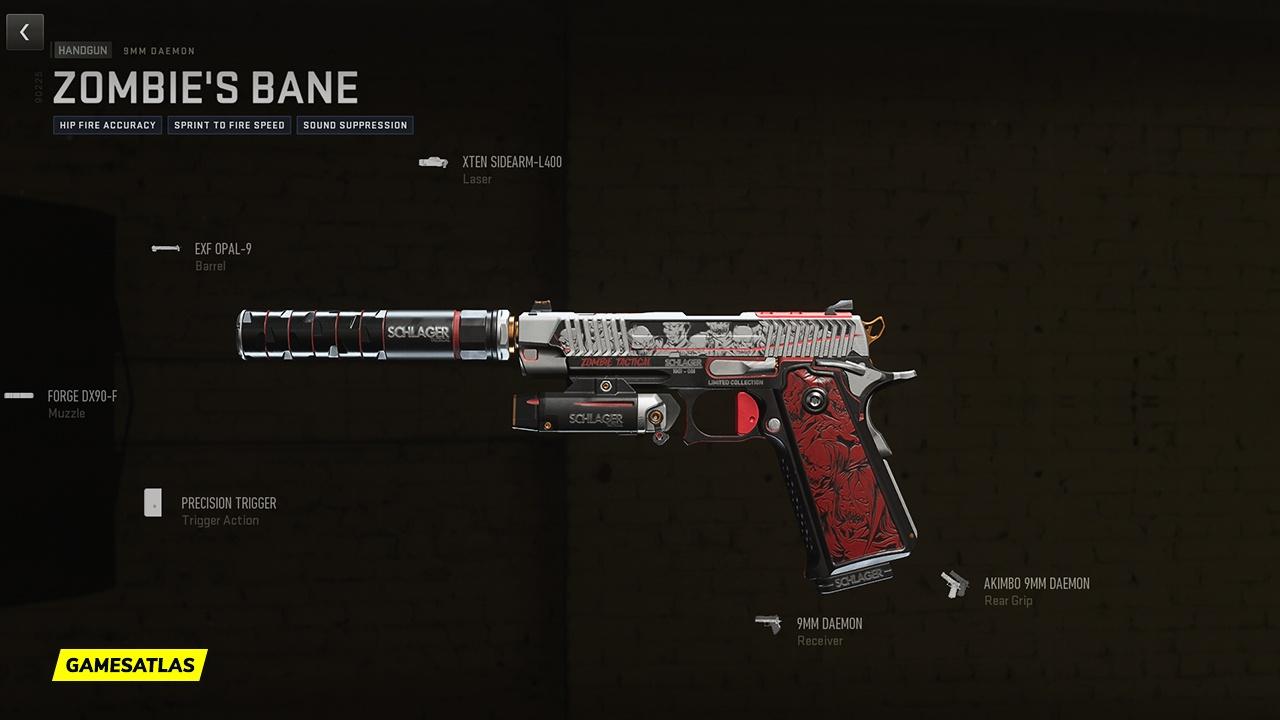Viewport: 1280px width, 720px height.
Task: Open the Precision Trigger attachment icon
Action: (153, 503)
